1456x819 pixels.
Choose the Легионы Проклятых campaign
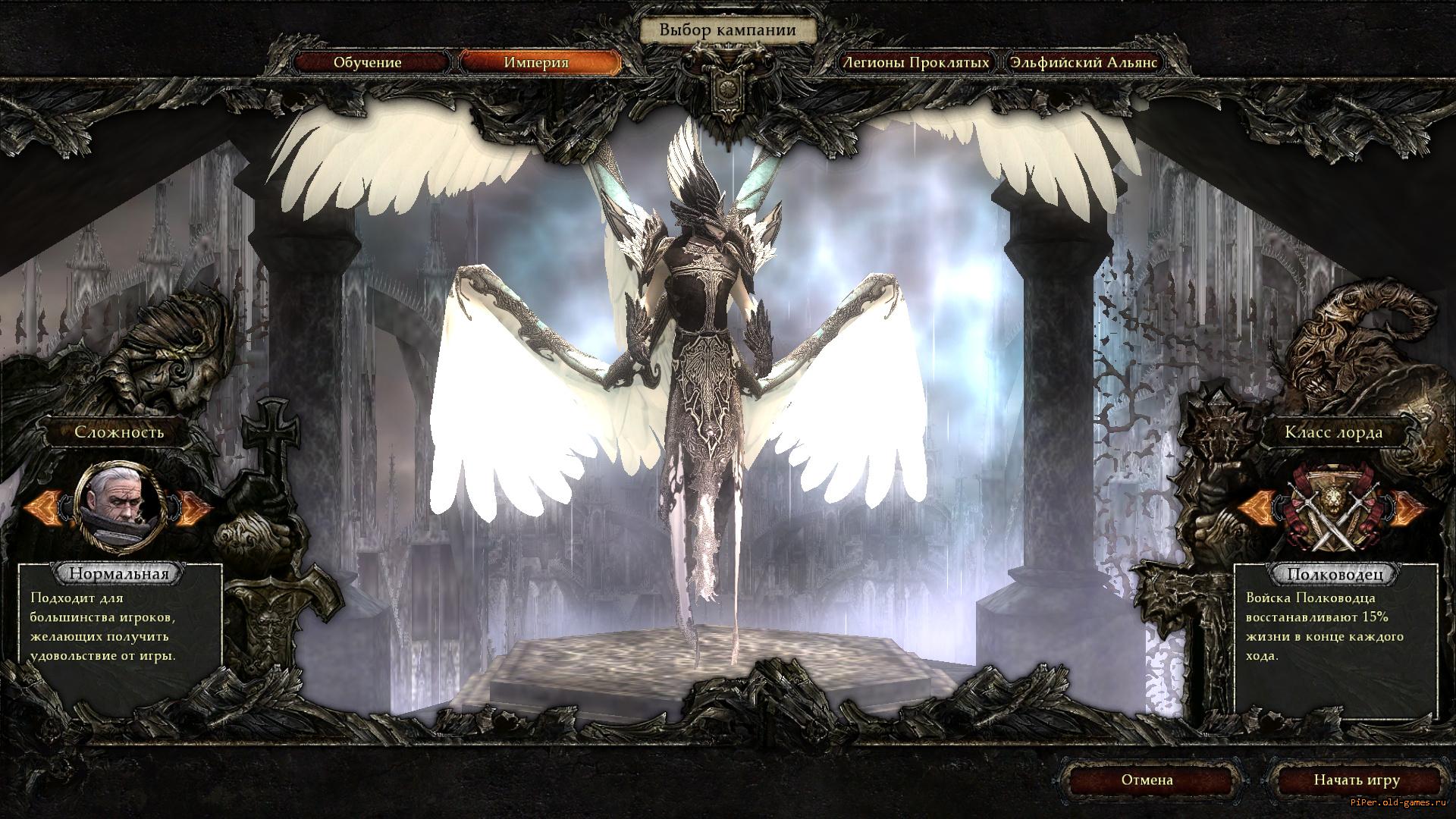click(916, 62)
